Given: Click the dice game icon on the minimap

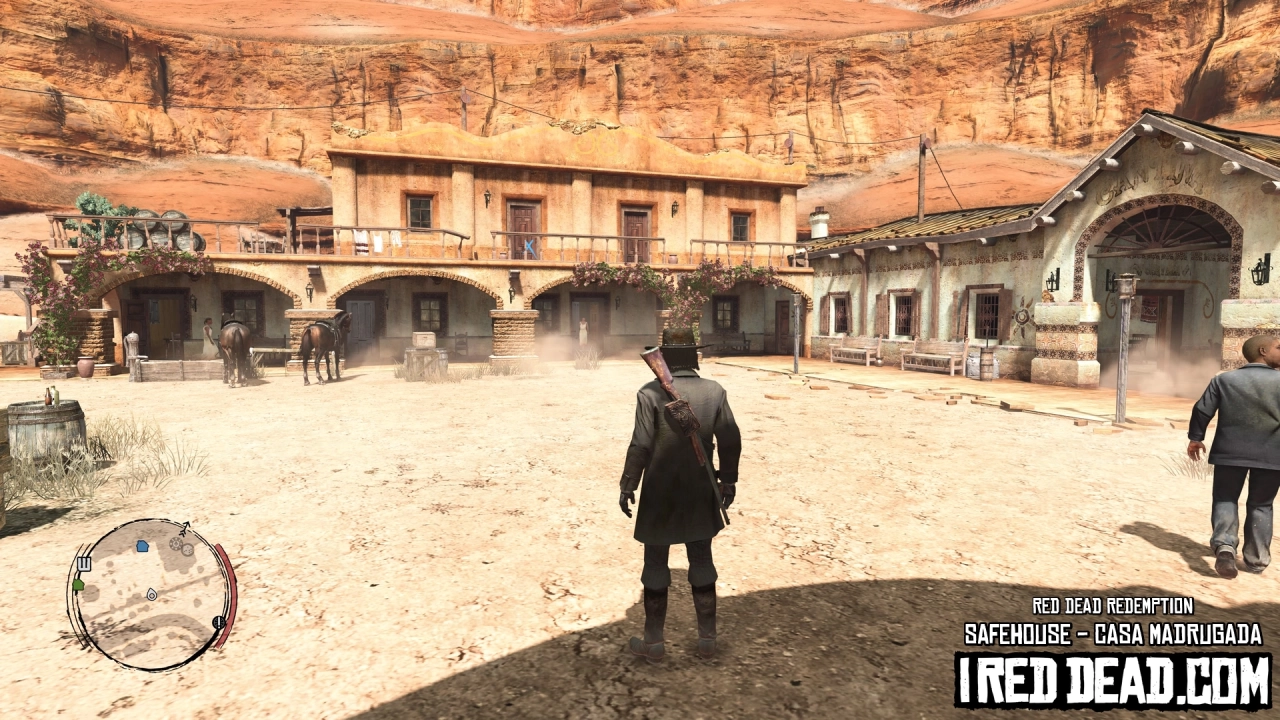Looking at the screenshot, I should pos(187,551).
